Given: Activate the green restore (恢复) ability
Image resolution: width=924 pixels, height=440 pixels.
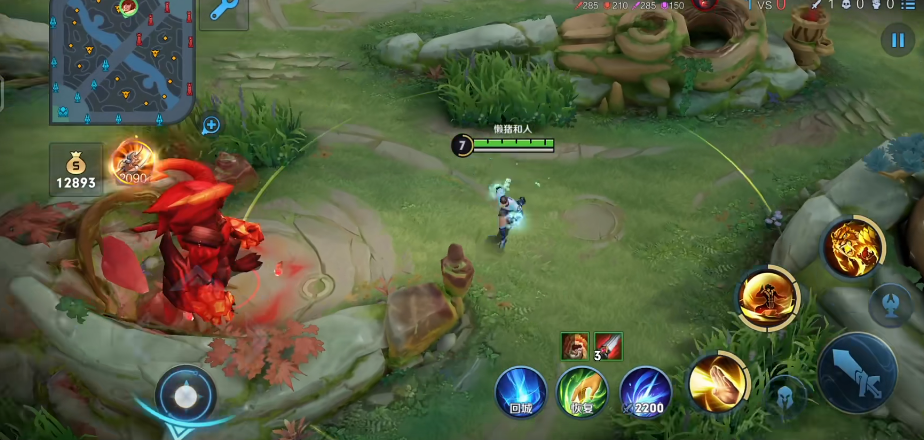Looking at the screenshot, I should pos(582,392).
